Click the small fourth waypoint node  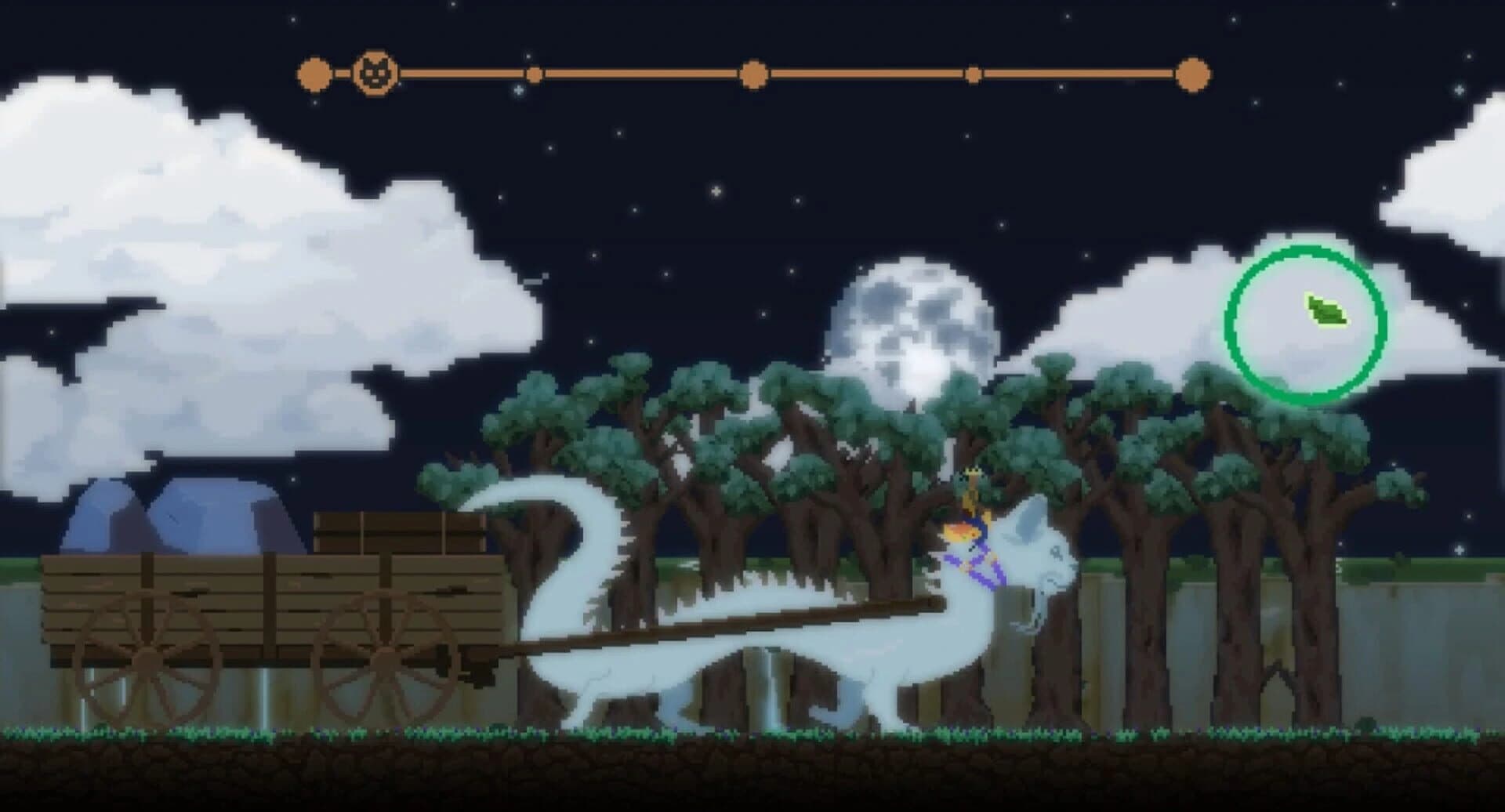click(974, 74)
